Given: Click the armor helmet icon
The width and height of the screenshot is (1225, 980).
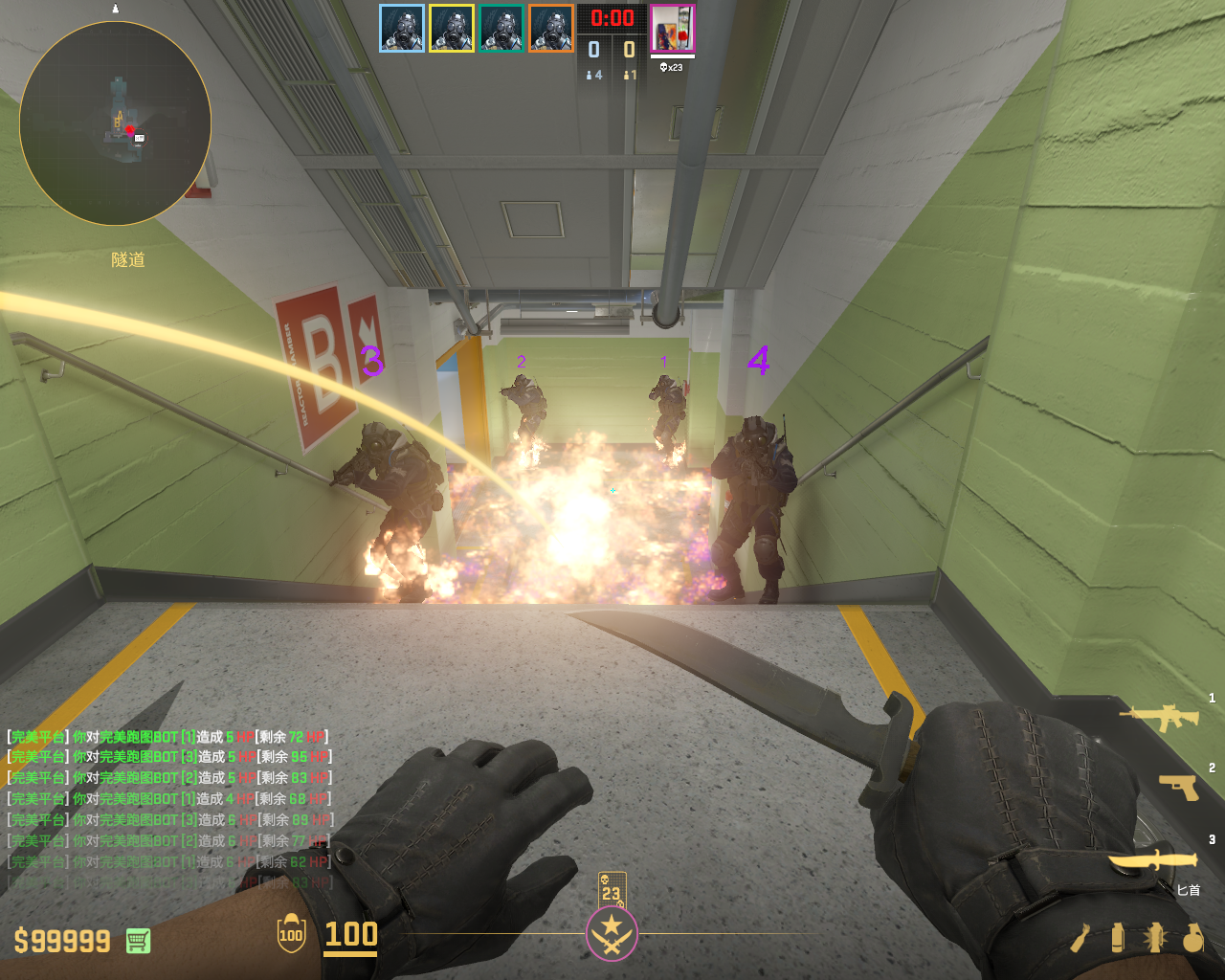Looking at the screenshot, I should coord(291,934).
